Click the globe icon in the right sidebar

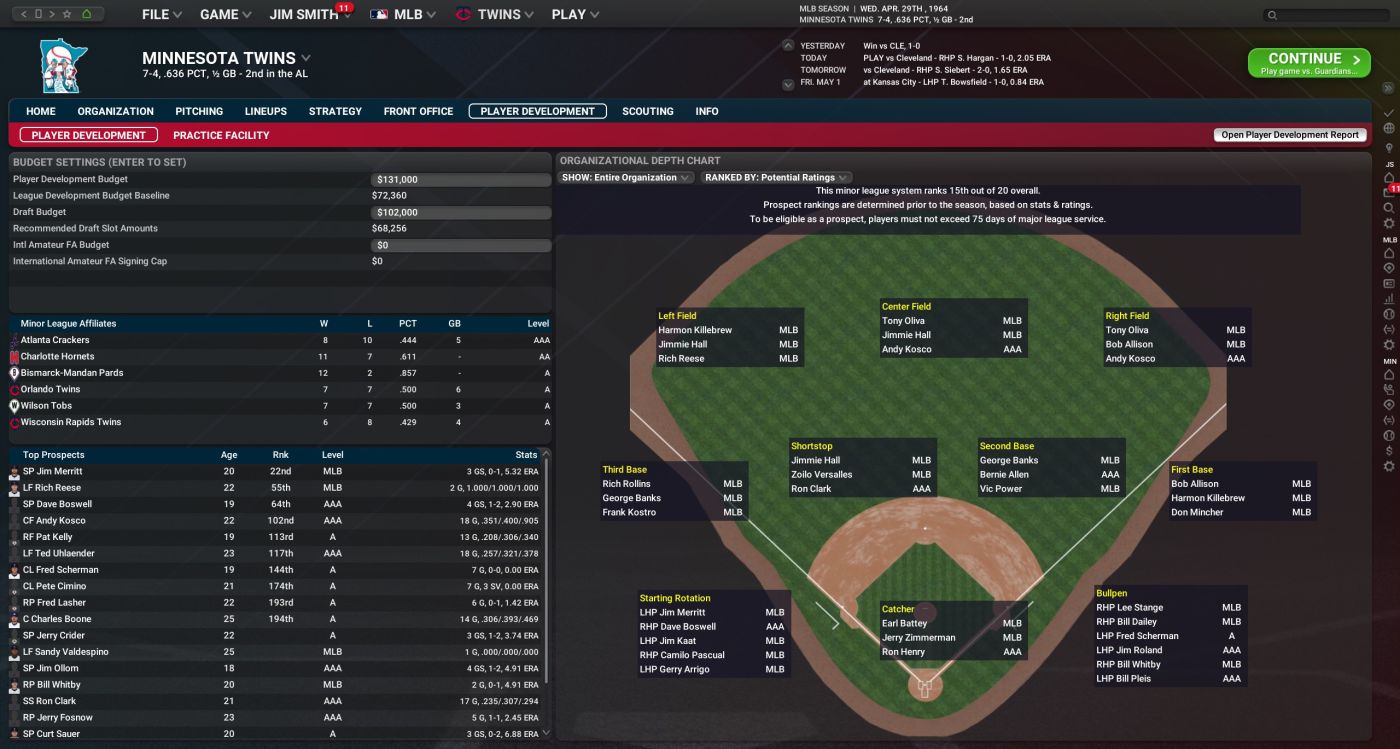(1389, 128)
